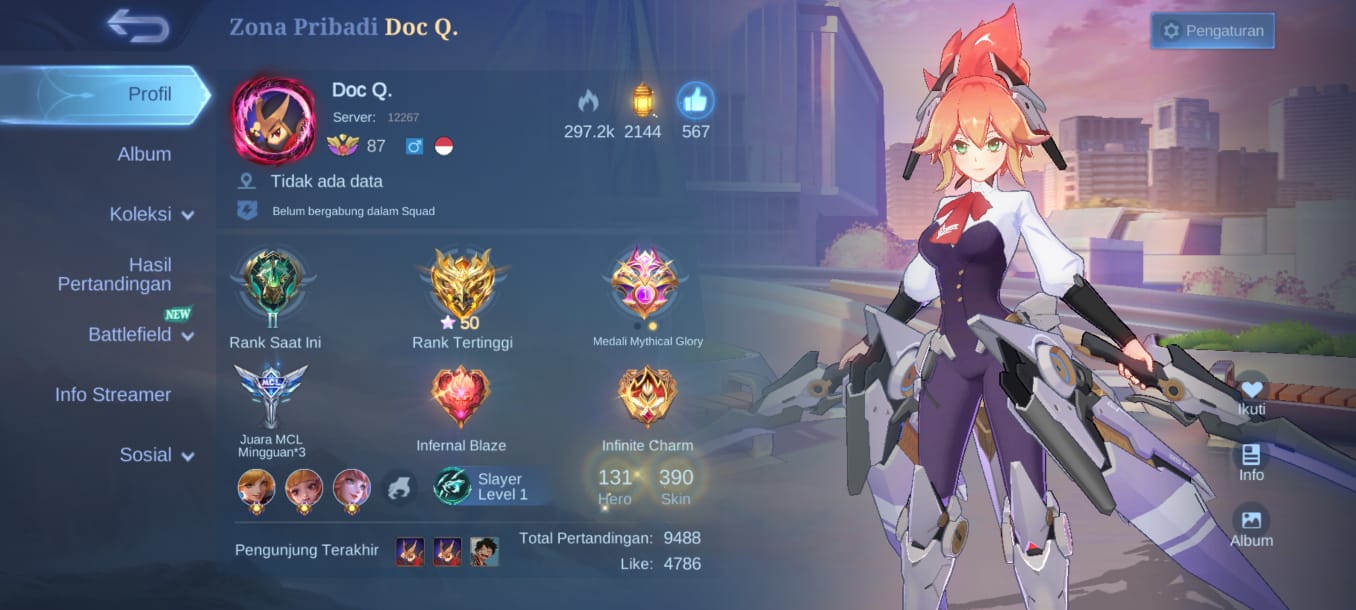Viewport: 1356px width, 610px height.
Task: Follow the player with Ikuti button
Action: tap(1251, 394)
